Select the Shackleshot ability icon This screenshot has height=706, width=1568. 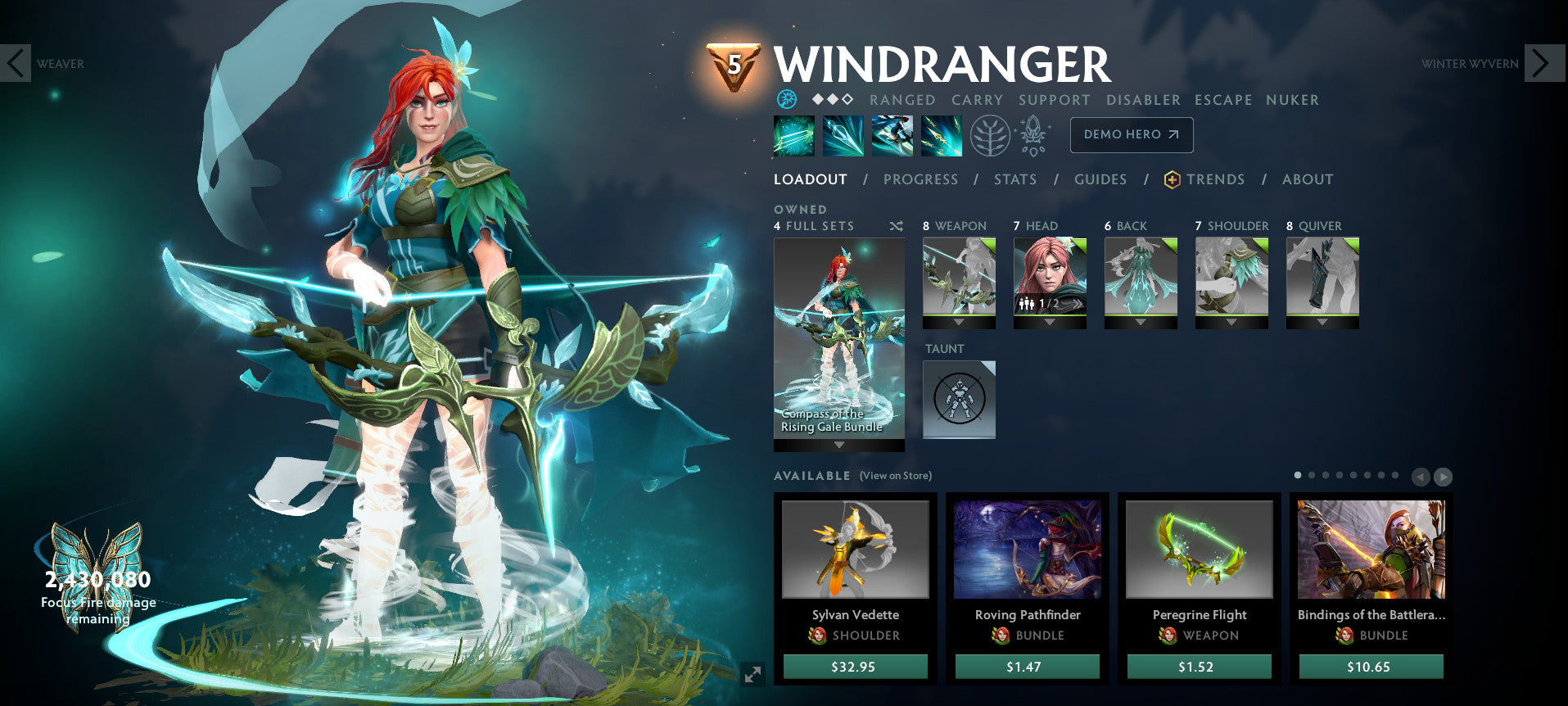click(x=793, y=135)
